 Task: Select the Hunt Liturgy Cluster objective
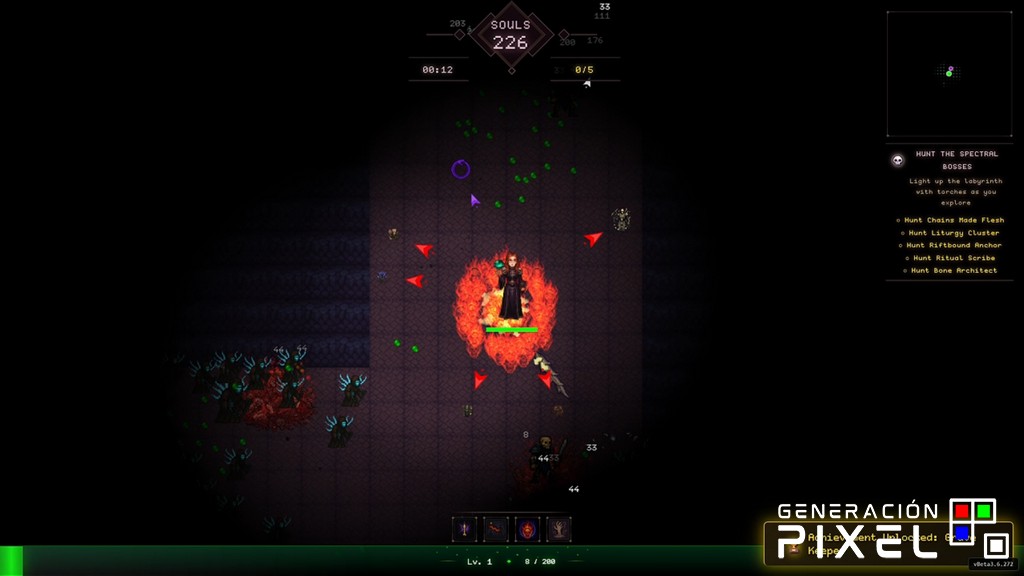point(953,233)
